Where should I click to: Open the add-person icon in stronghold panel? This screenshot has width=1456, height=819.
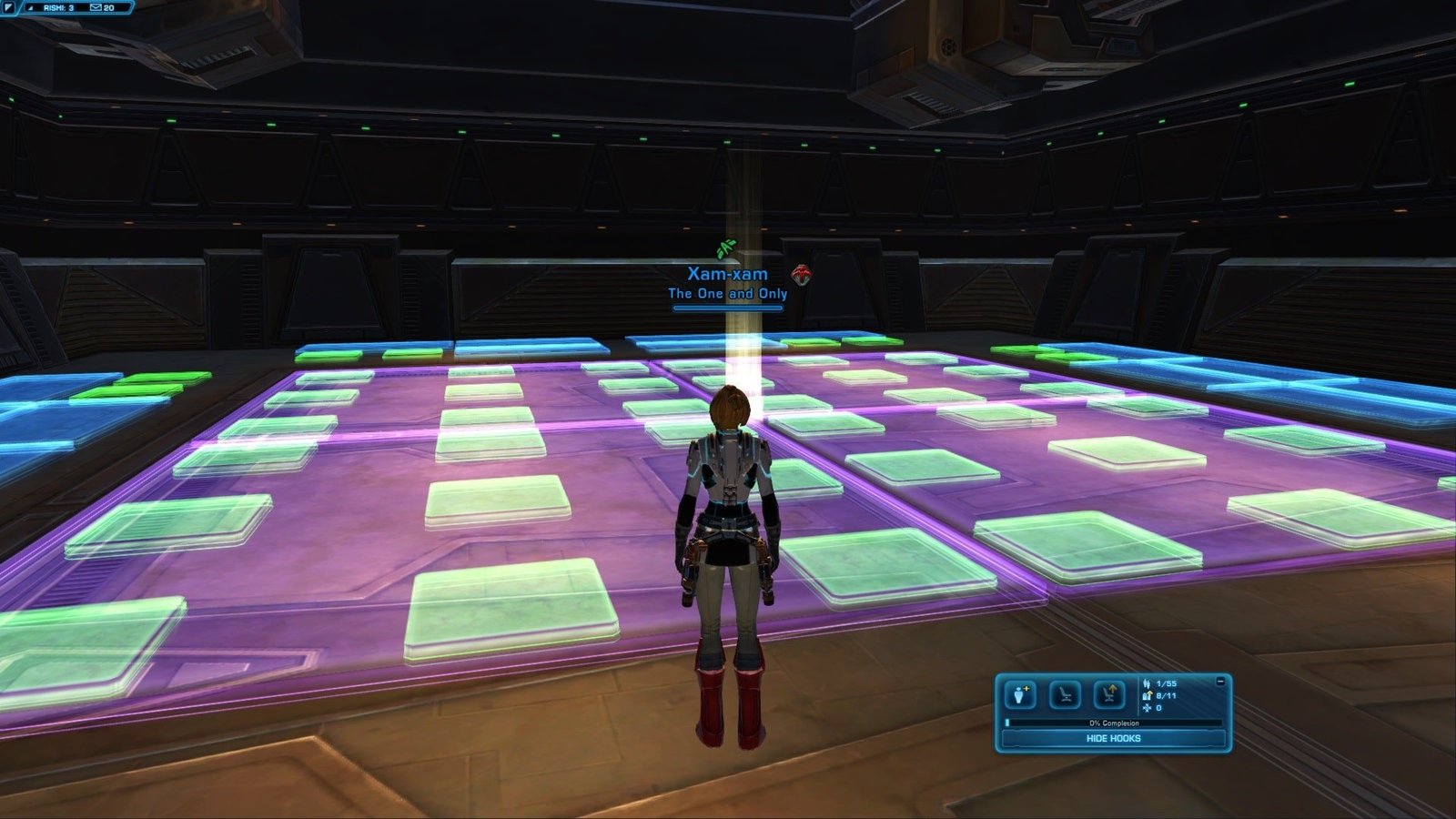[x=1019, y=695]
